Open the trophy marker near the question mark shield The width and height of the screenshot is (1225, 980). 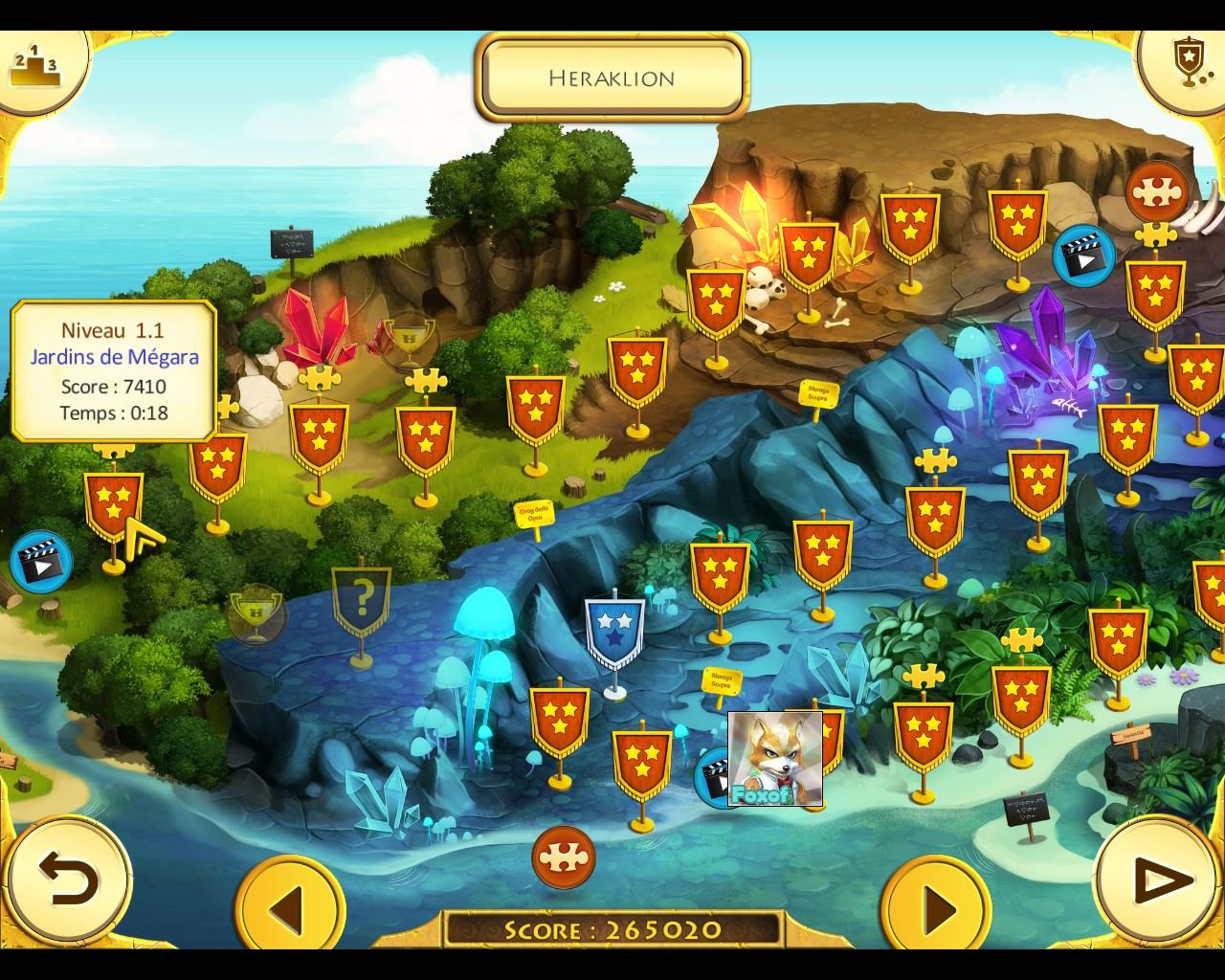[x=256, y=613]
